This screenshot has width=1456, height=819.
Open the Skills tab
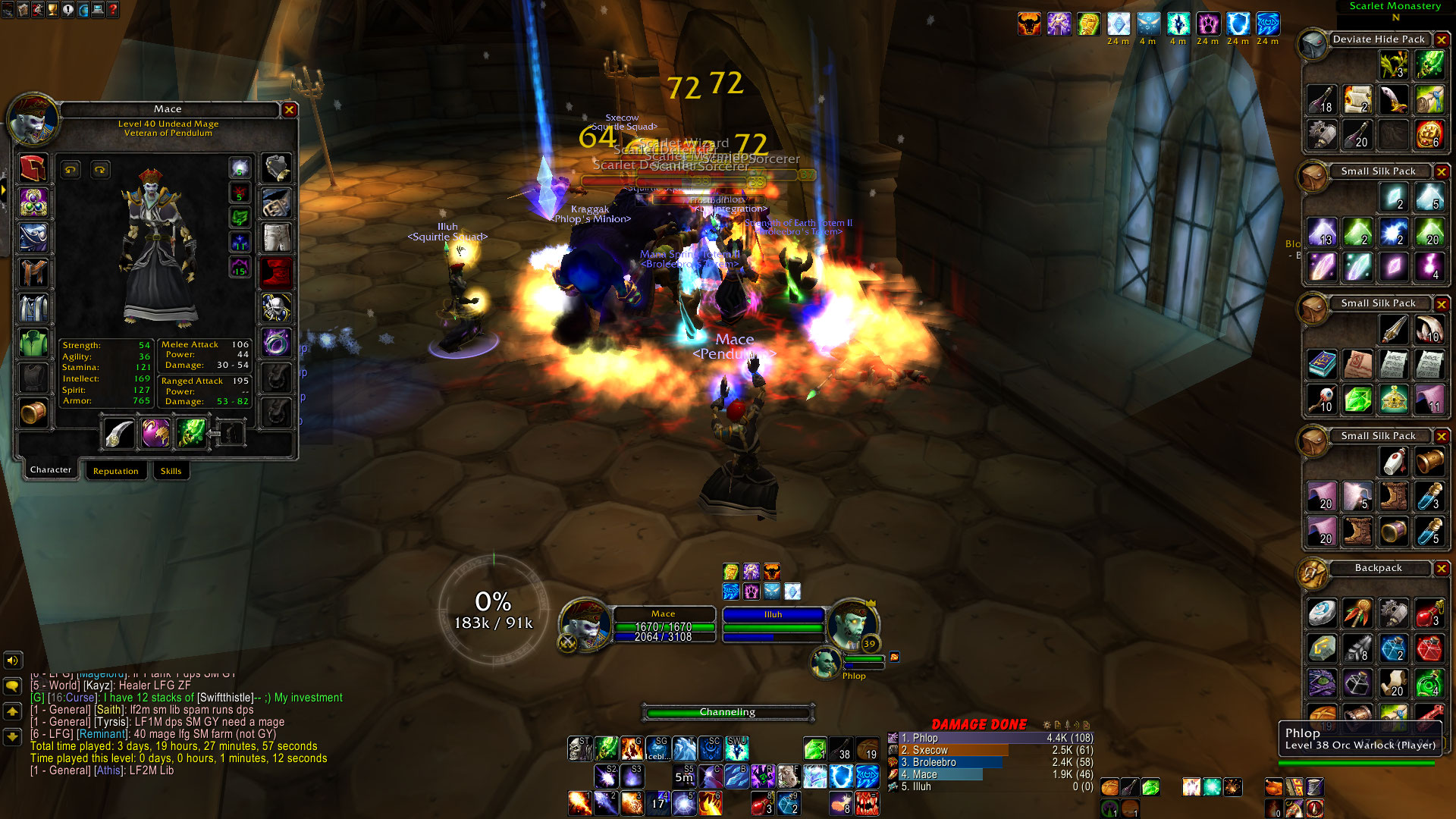171,471
